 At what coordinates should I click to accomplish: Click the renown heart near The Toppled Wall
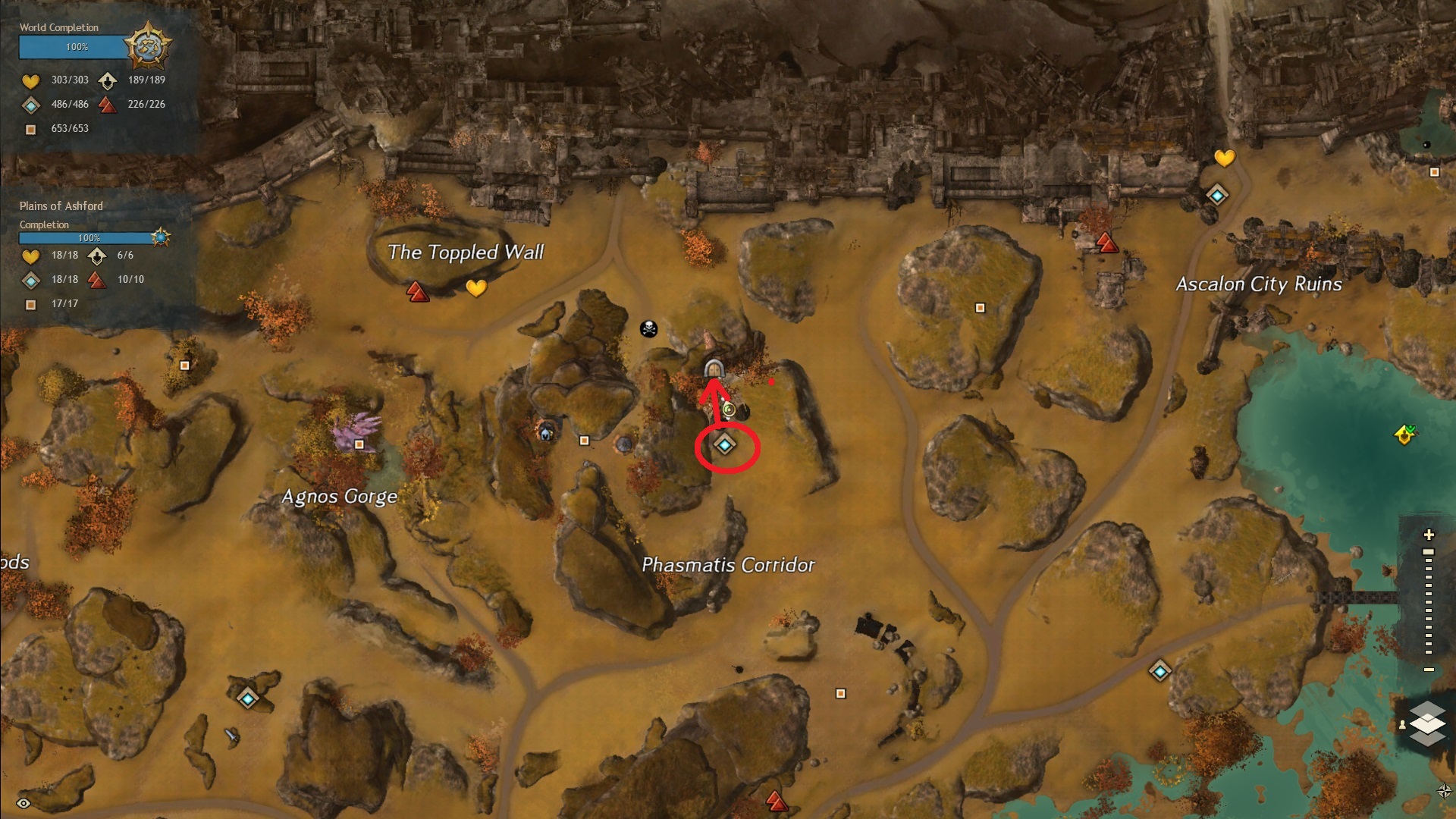click(x=476, y=288)
